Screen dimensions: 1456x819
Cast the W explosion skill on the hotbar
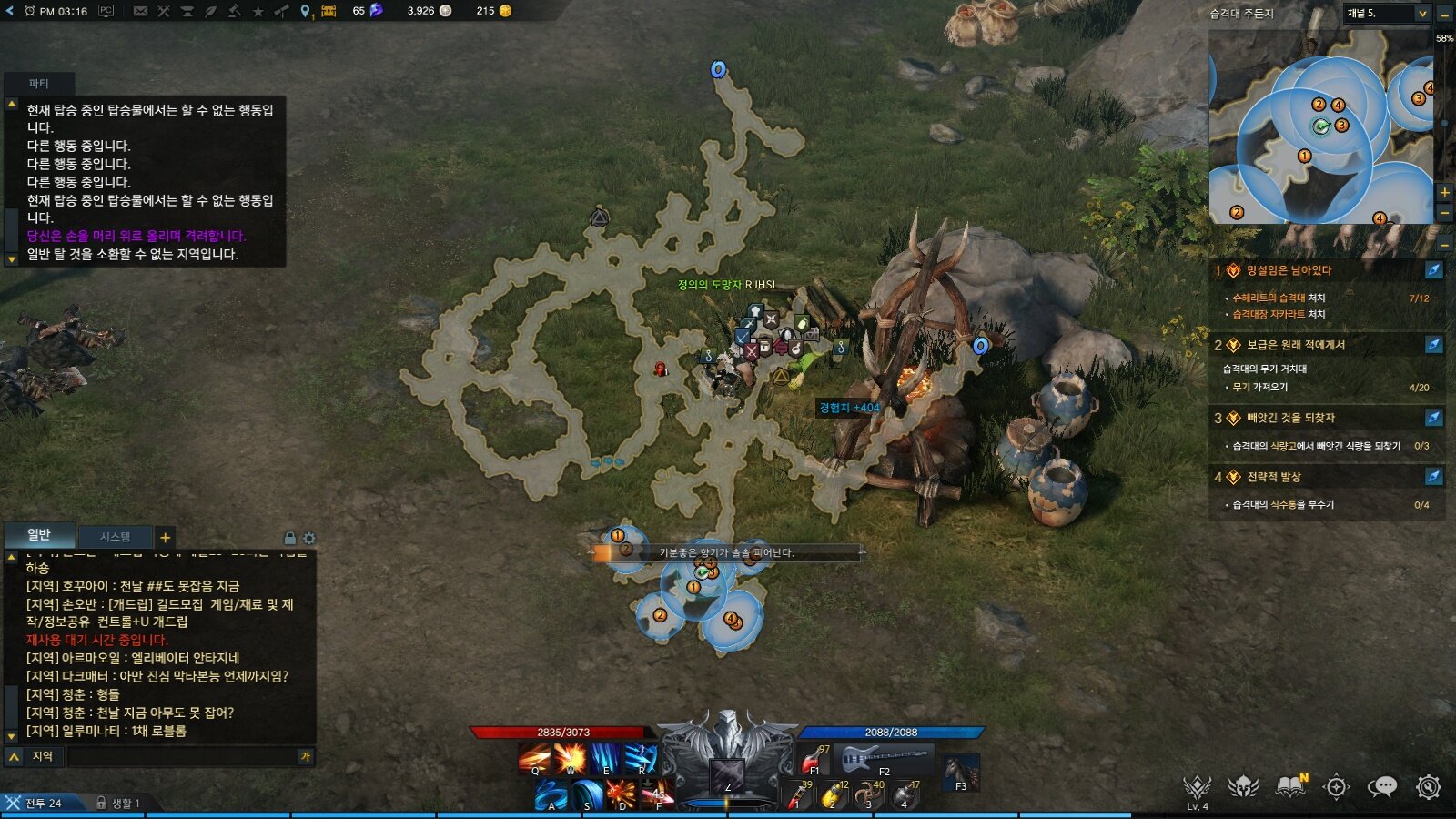(x=571, y=757)
